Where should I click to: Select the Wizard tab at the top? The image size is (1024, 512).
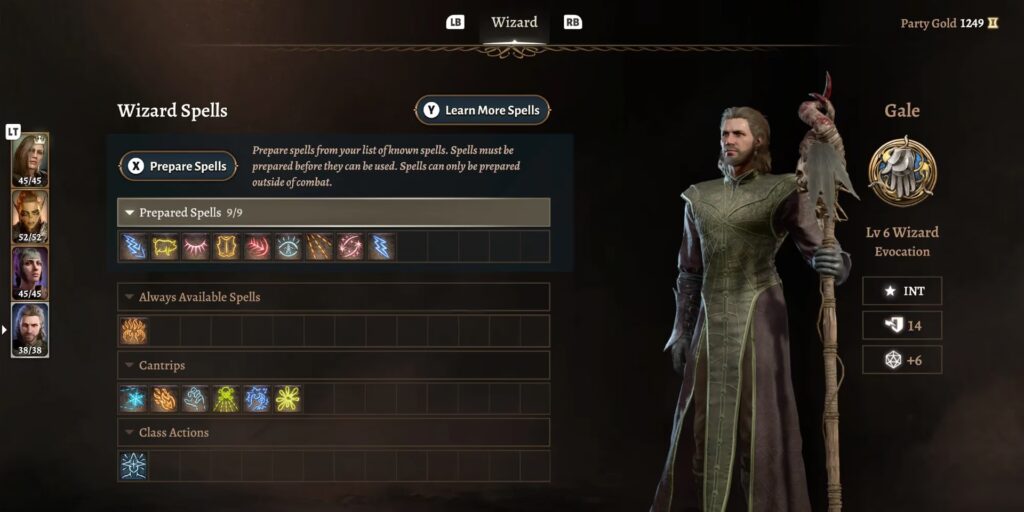[514, 22]
